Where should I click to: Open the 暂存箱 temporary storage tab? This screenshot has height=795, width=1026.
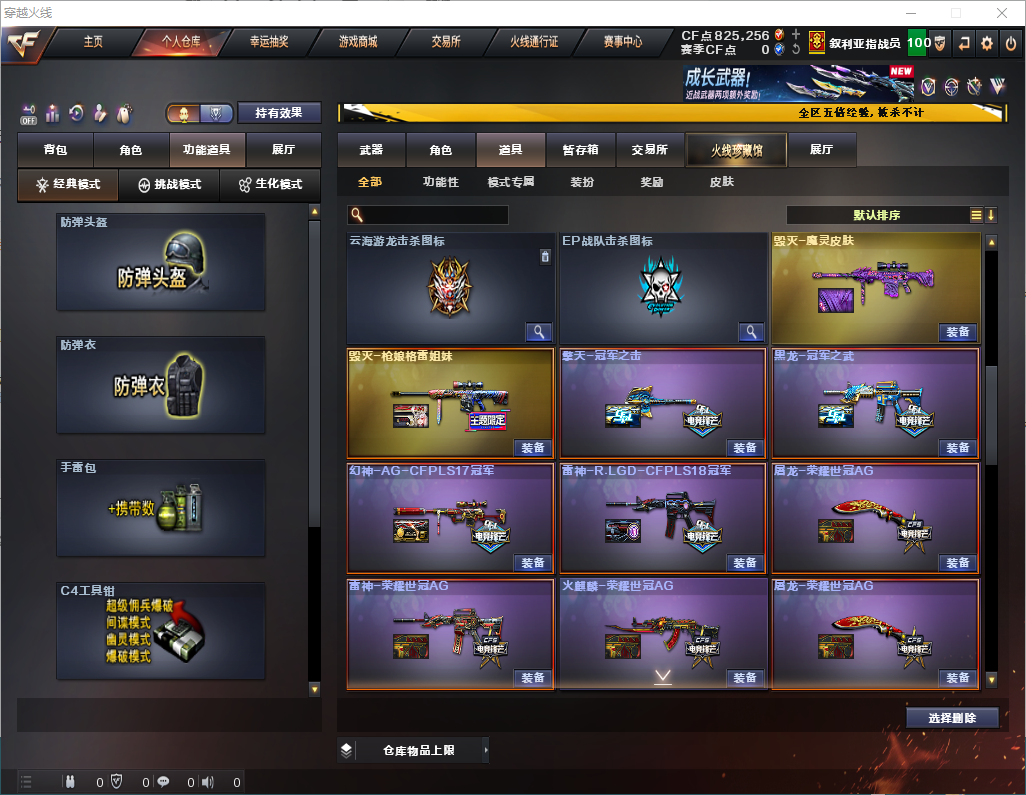[x=580, y=150]
